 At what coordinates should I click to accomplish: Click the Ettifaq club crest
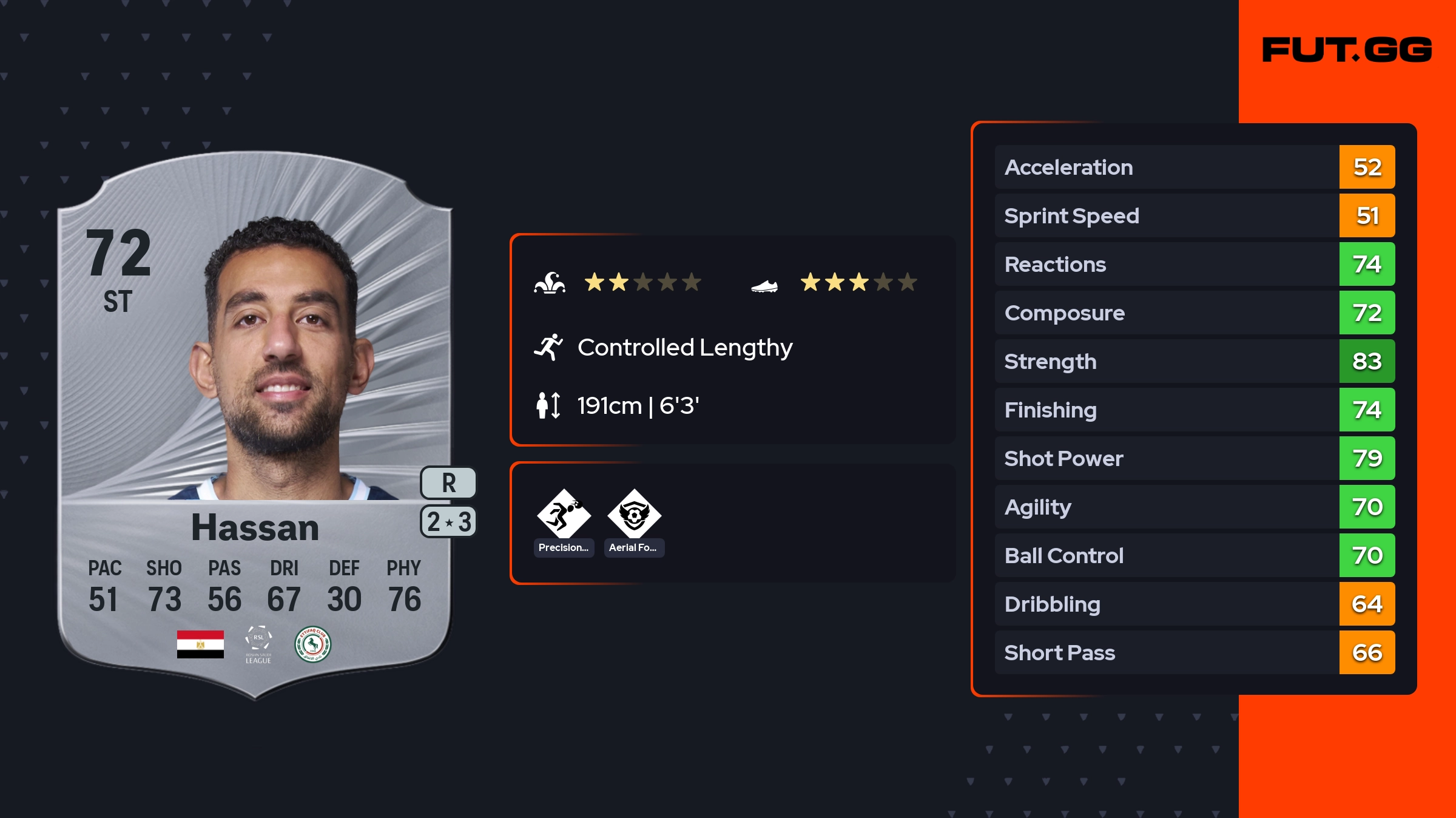pos(312,644)
